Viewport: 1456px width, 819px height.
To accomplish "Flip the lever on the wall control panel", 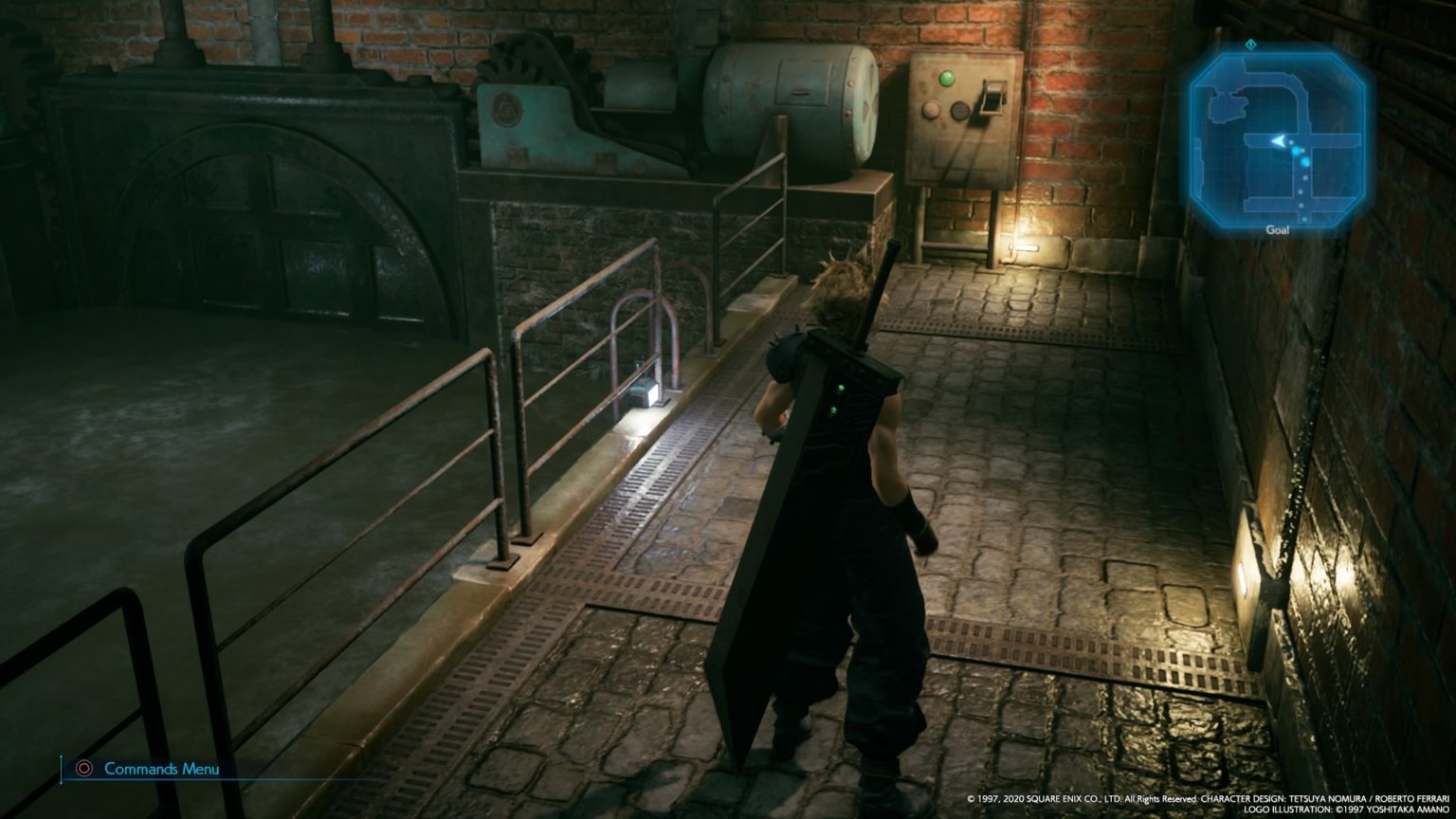I will click(992, 97).
